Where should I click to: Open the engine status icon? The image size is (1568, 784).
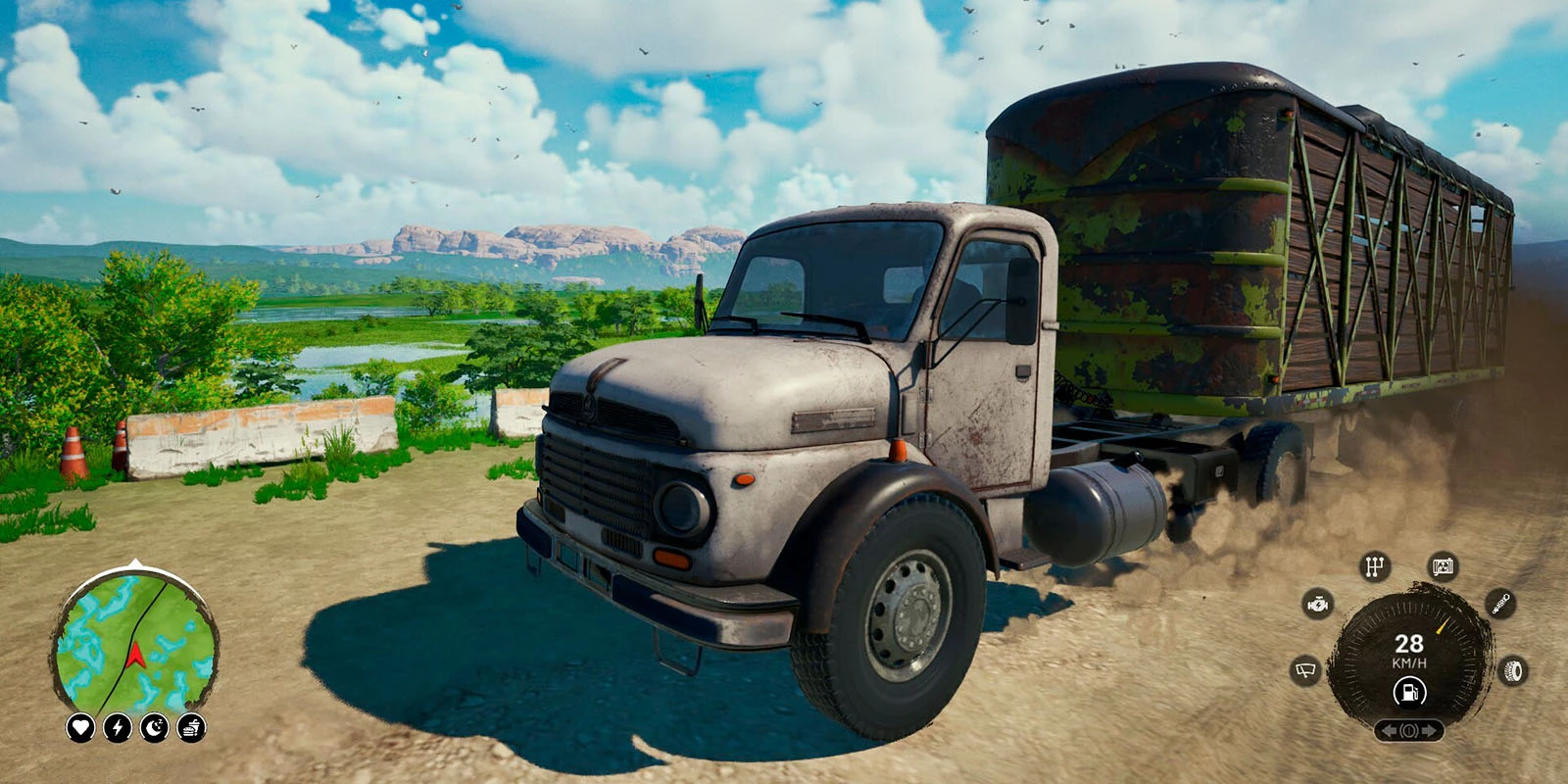(1319, 604)
